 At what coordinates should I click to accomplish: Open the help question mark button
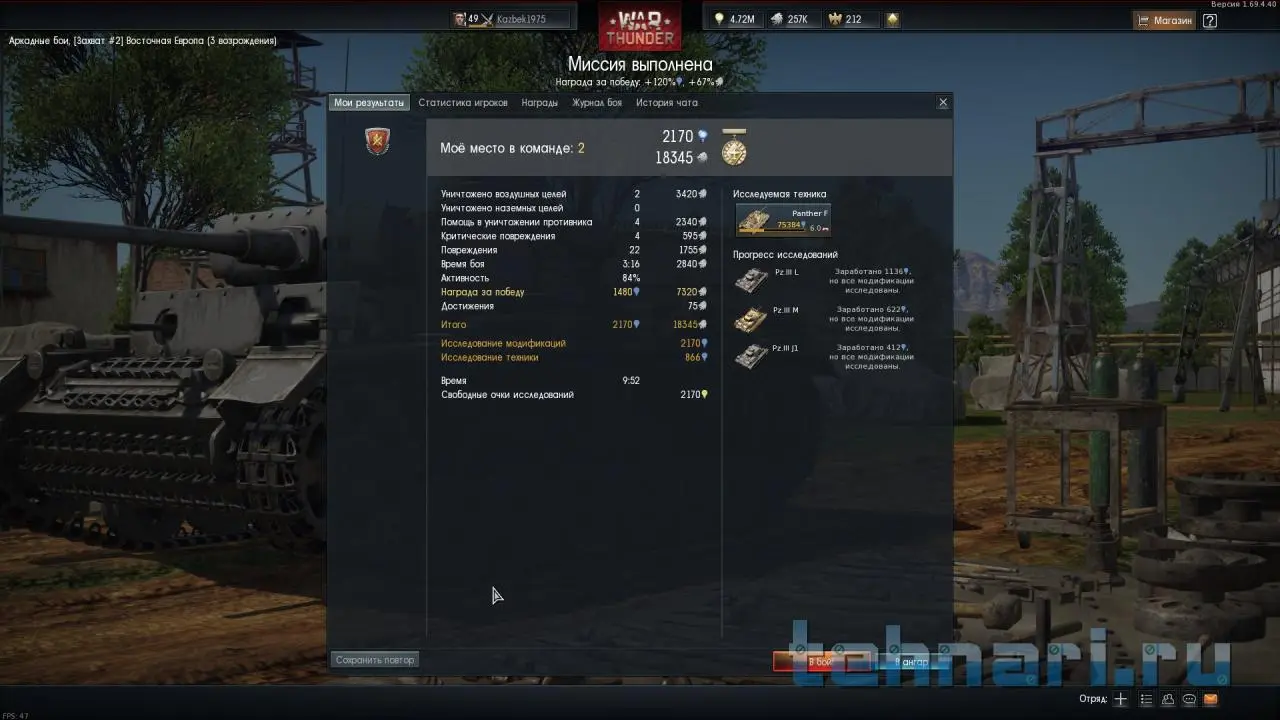tap(1210, 20)
